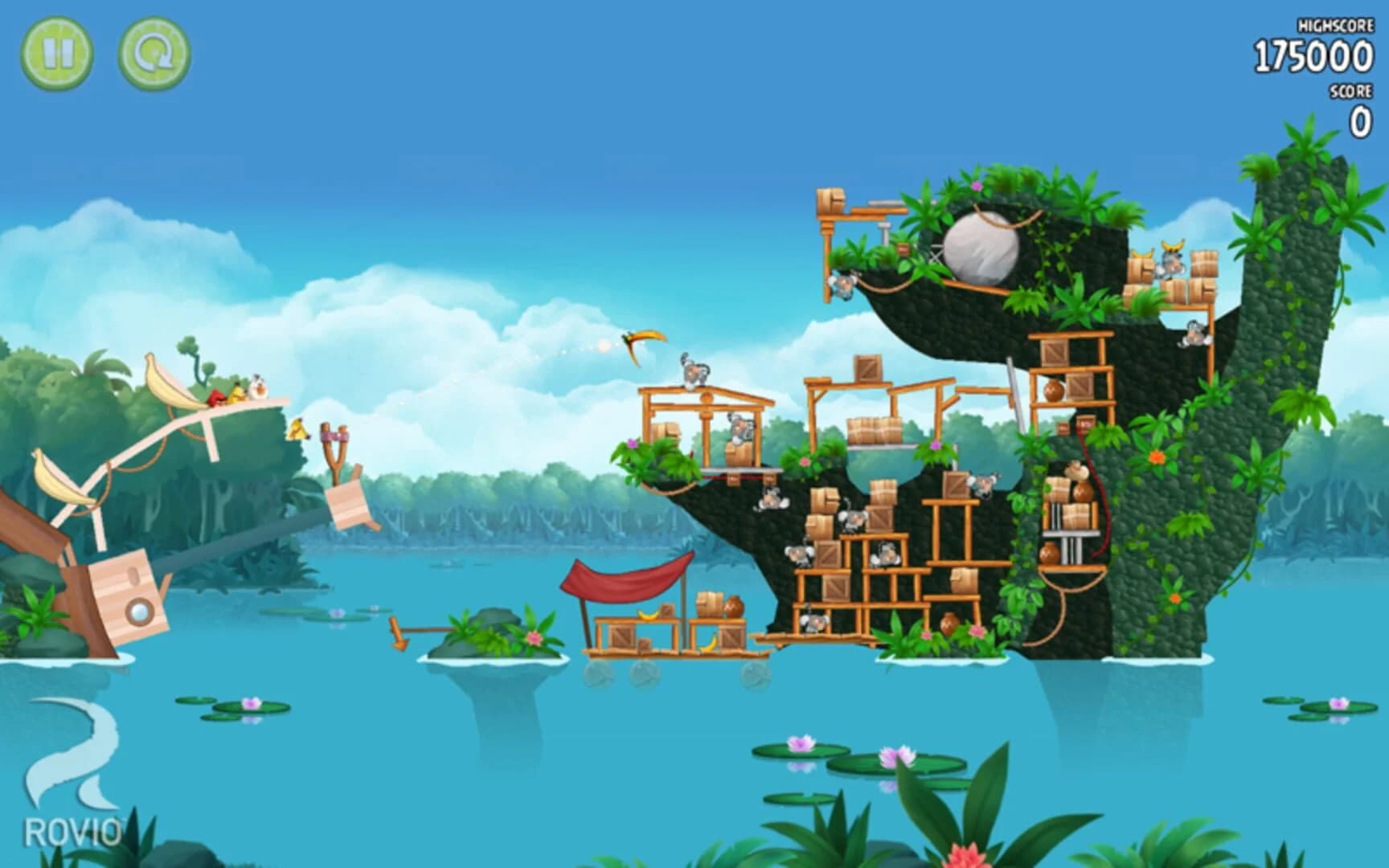Click the SCORE counter showing zero
Screen dimensions: 1389x868
click(x=1361, y=117)
